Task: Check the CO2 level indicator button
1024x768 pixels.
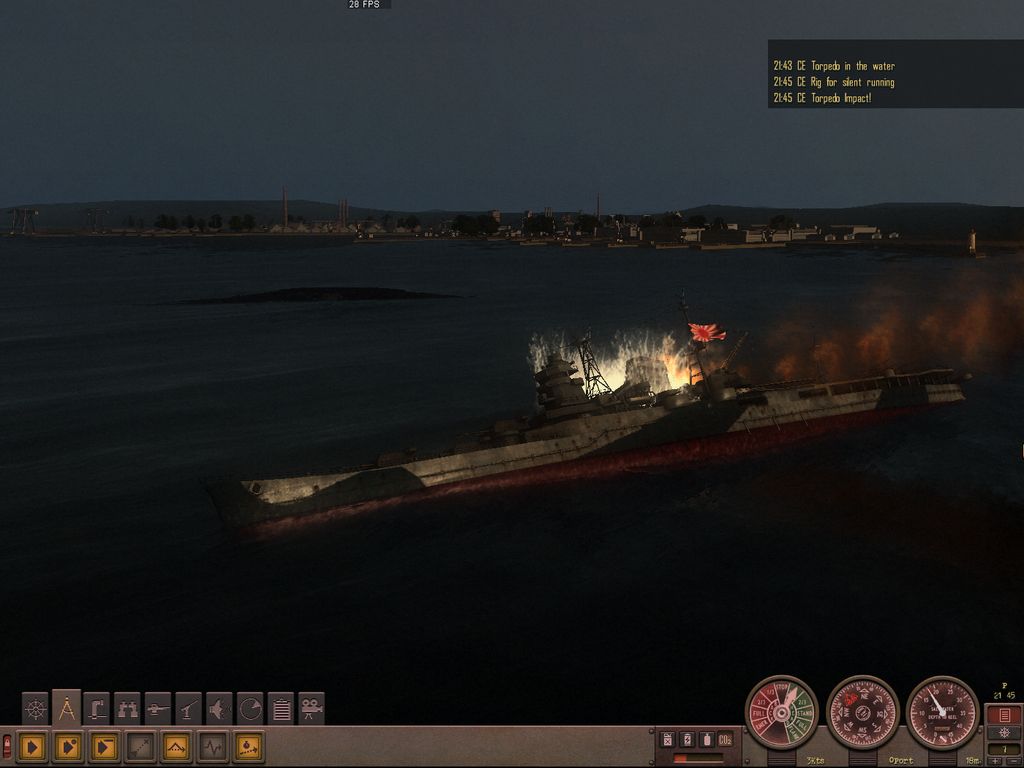Action: [725, 739]
